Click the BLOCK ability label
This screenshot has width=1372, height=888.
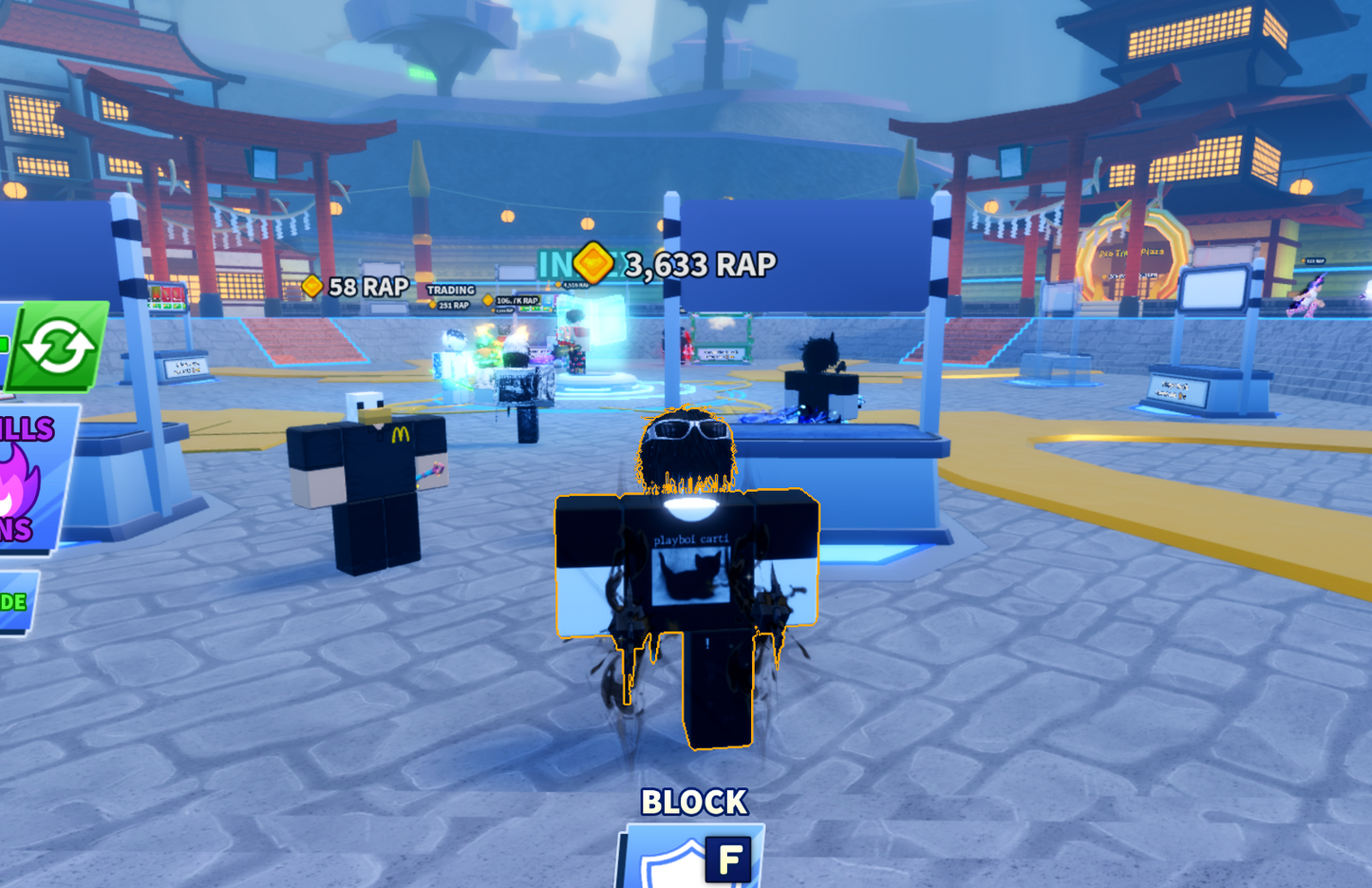(695, 802)
